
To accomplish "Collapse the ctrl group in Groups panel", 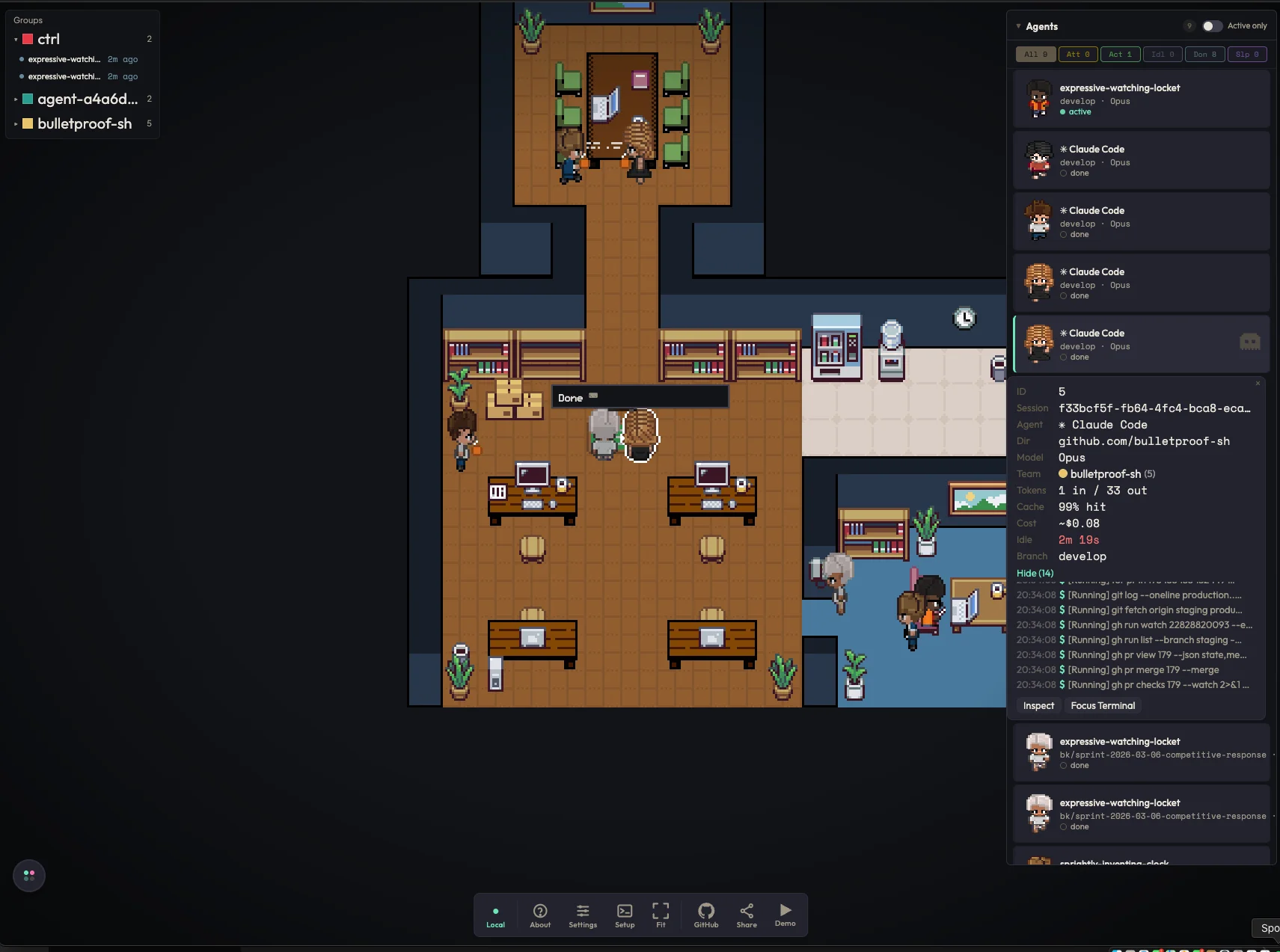I will point(15,39).
